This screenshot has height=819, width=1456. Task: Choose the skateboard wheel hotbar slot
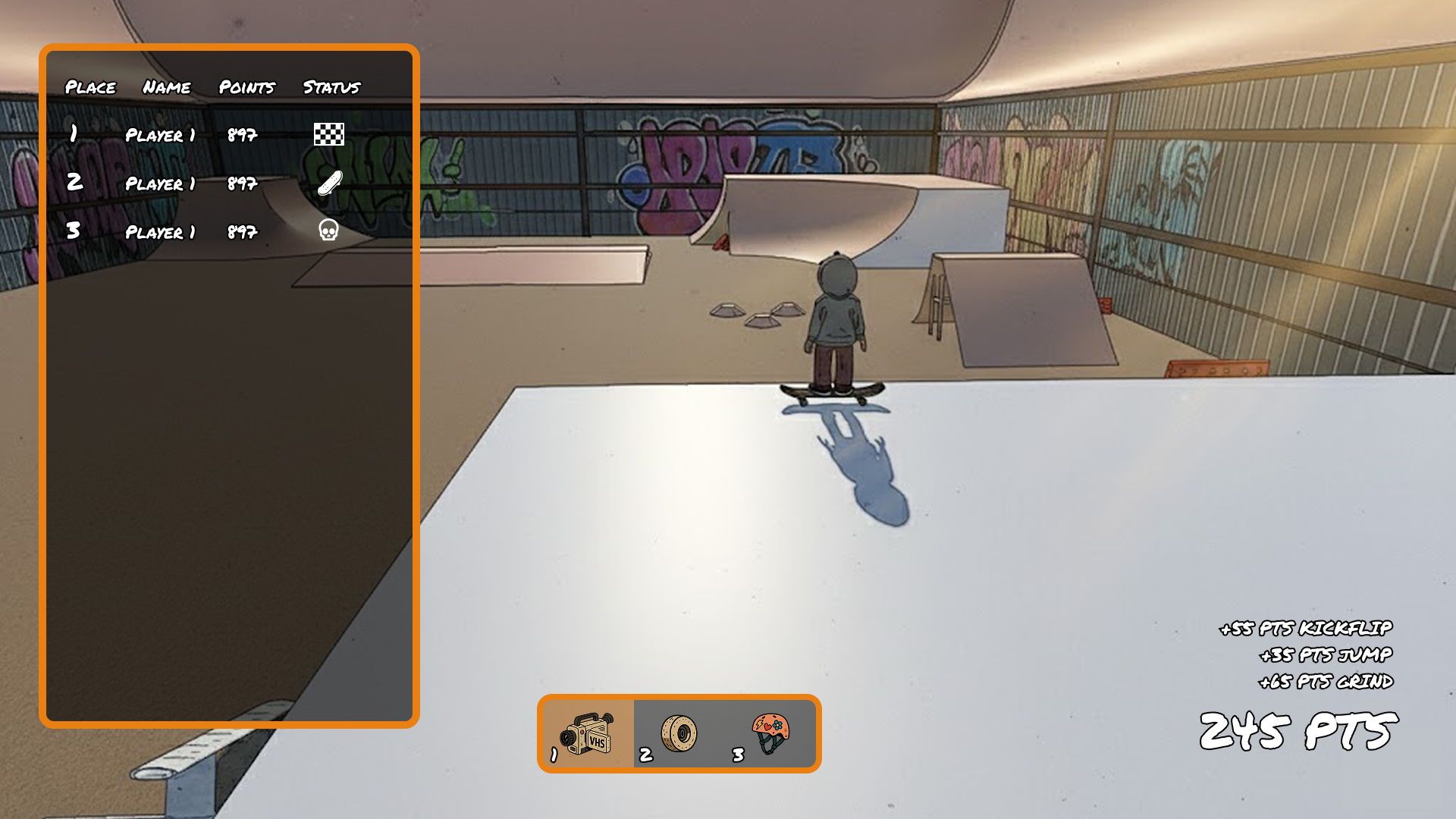[x=679, y=733]
